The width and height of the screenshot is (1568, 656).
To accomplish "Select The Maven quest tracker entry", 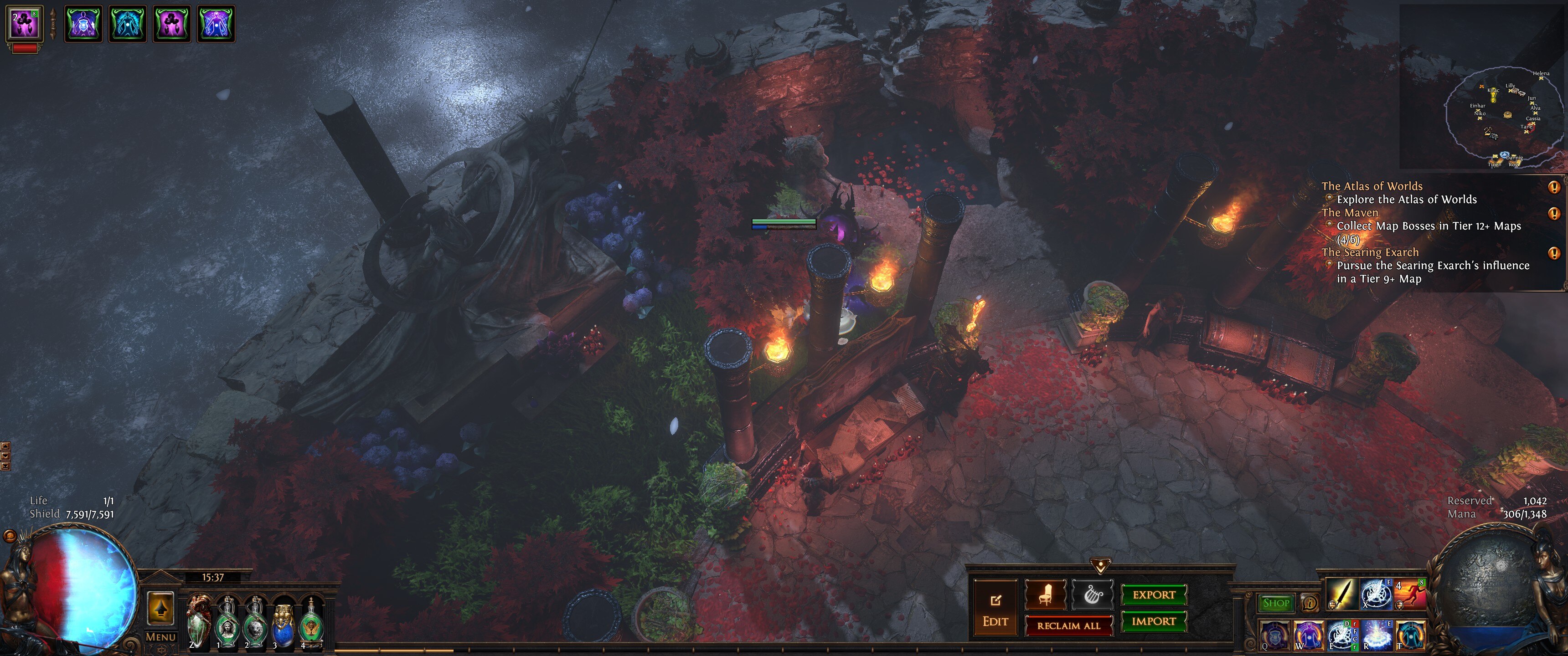I will [x=1350, y=213].
